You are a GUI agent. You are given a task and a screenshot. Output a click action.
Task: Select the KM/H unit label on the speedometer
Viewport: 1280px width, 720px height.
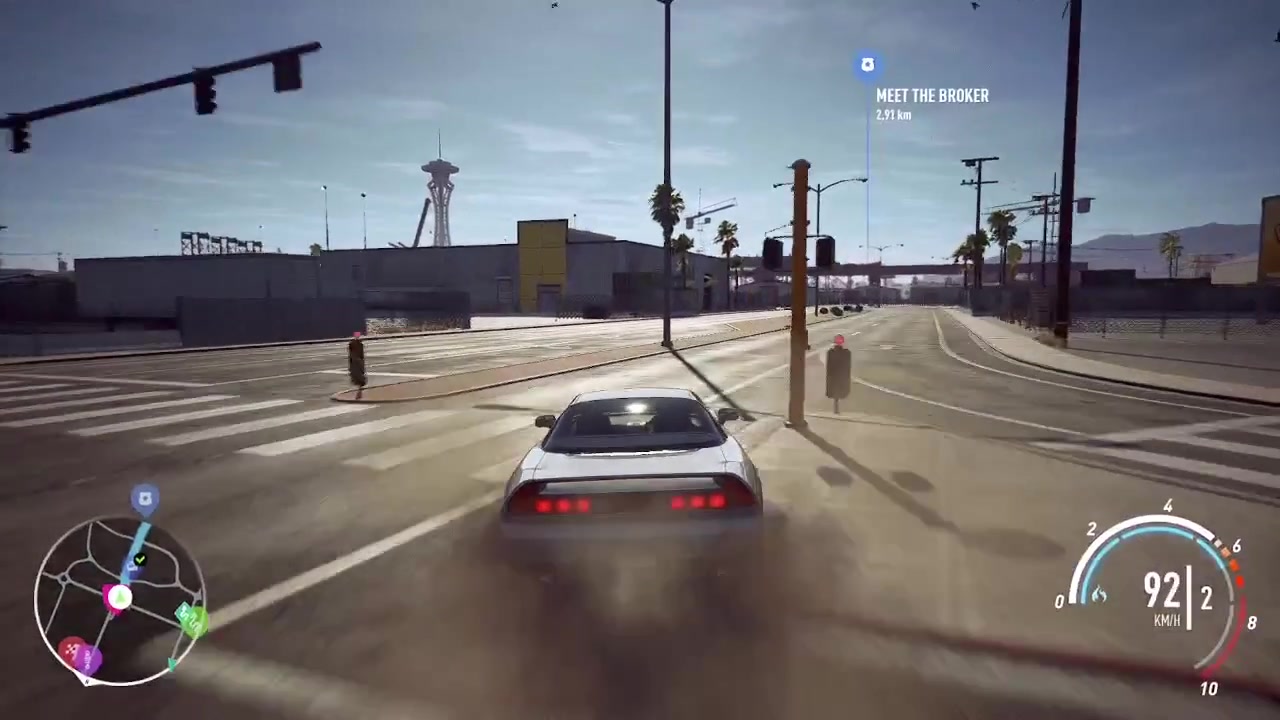click(x=1168, y=619)
